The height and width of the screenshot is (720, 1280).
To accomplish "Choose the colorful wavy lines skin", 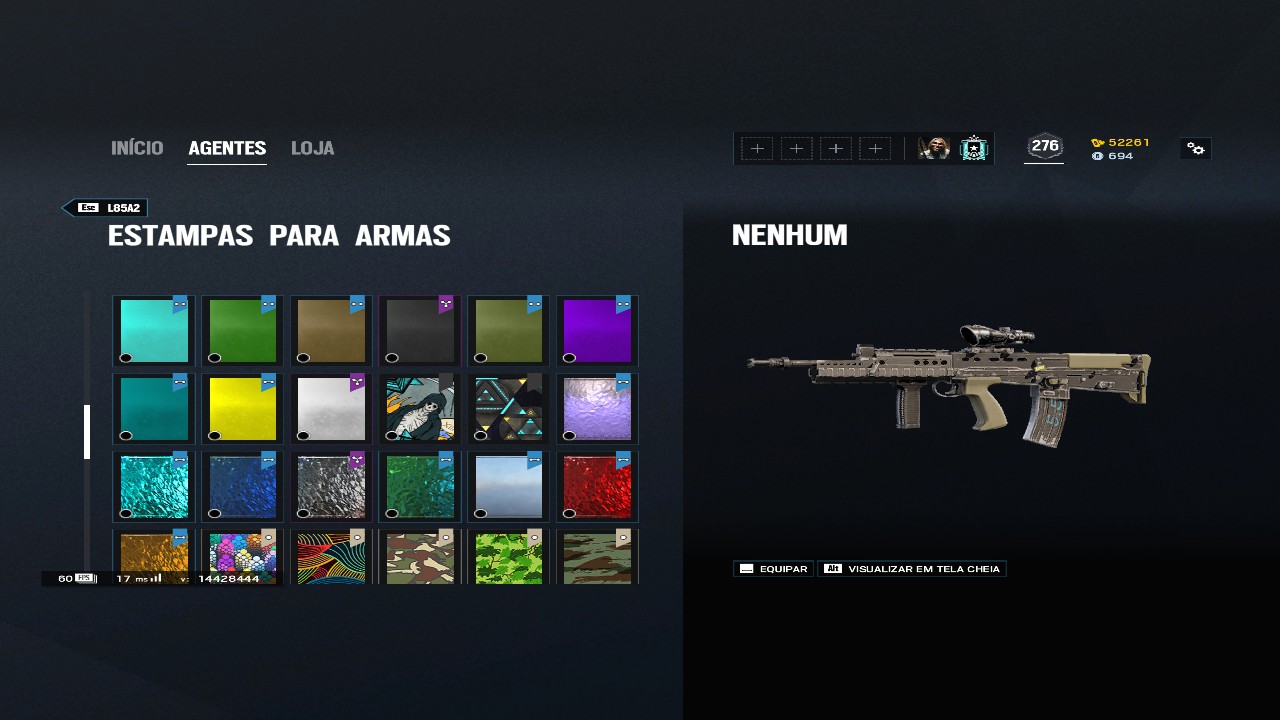I will [331, 558].
